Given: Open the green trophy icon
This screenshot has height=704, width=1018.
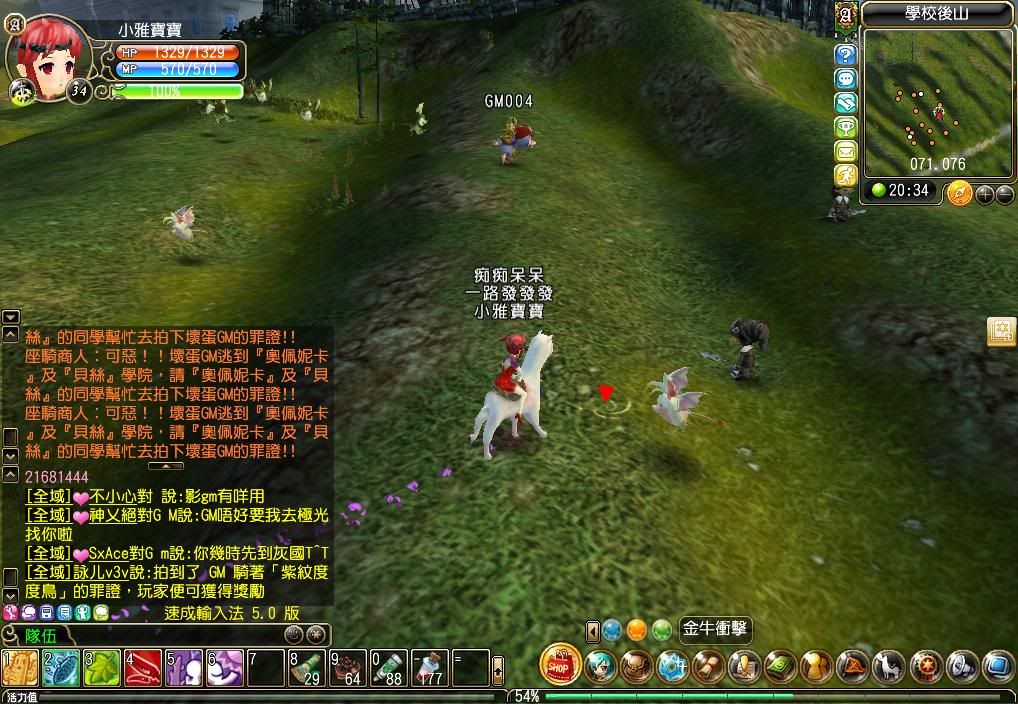Looking at the screenshot, I should [846, 127].
